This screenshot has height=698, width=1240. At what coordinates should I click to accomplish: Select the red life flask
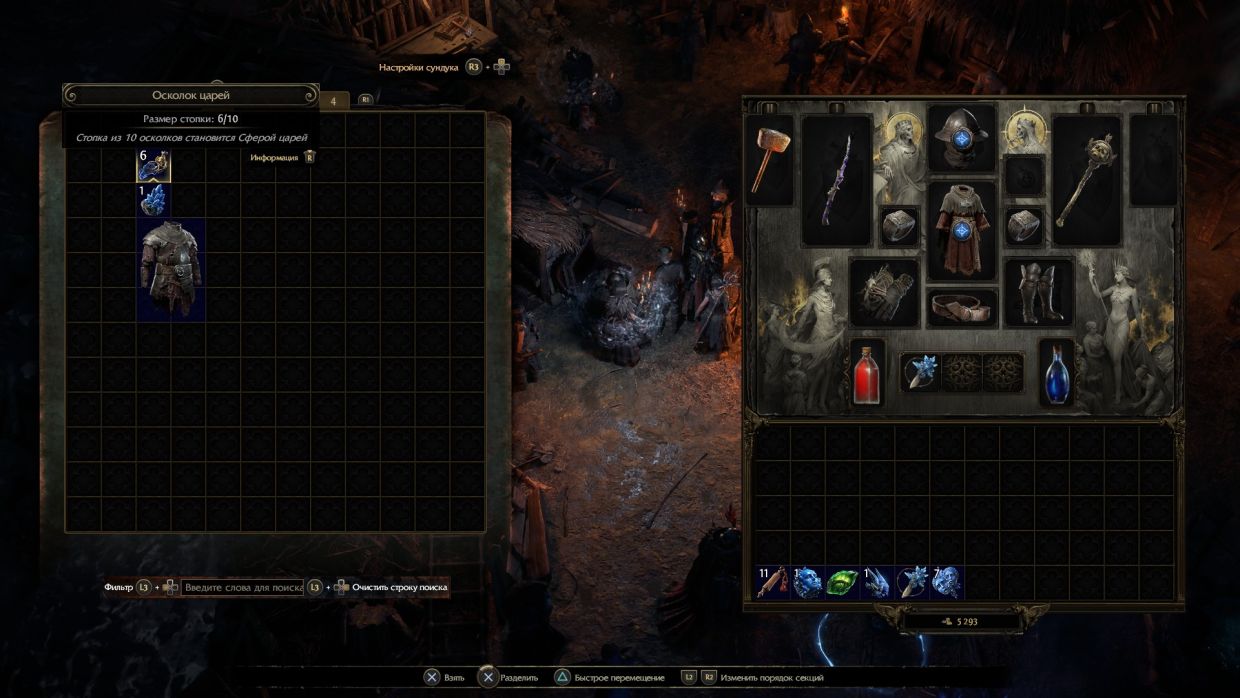pyautogui.click(x=868, y=373)
